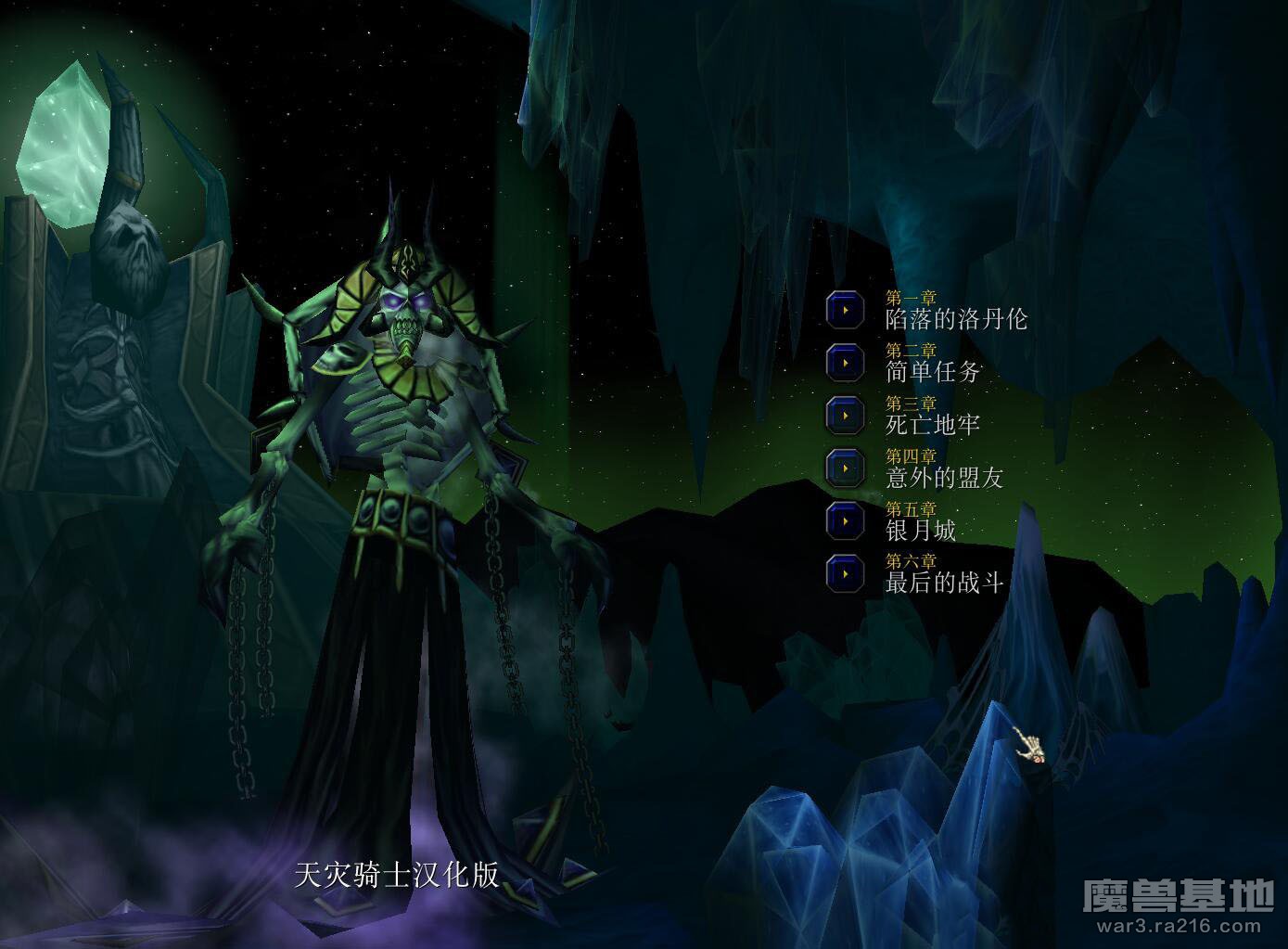This screenshot has width=1288, height=949.
Task: Open Chapter 3 死亡地牢
Action: coord(845,415)
